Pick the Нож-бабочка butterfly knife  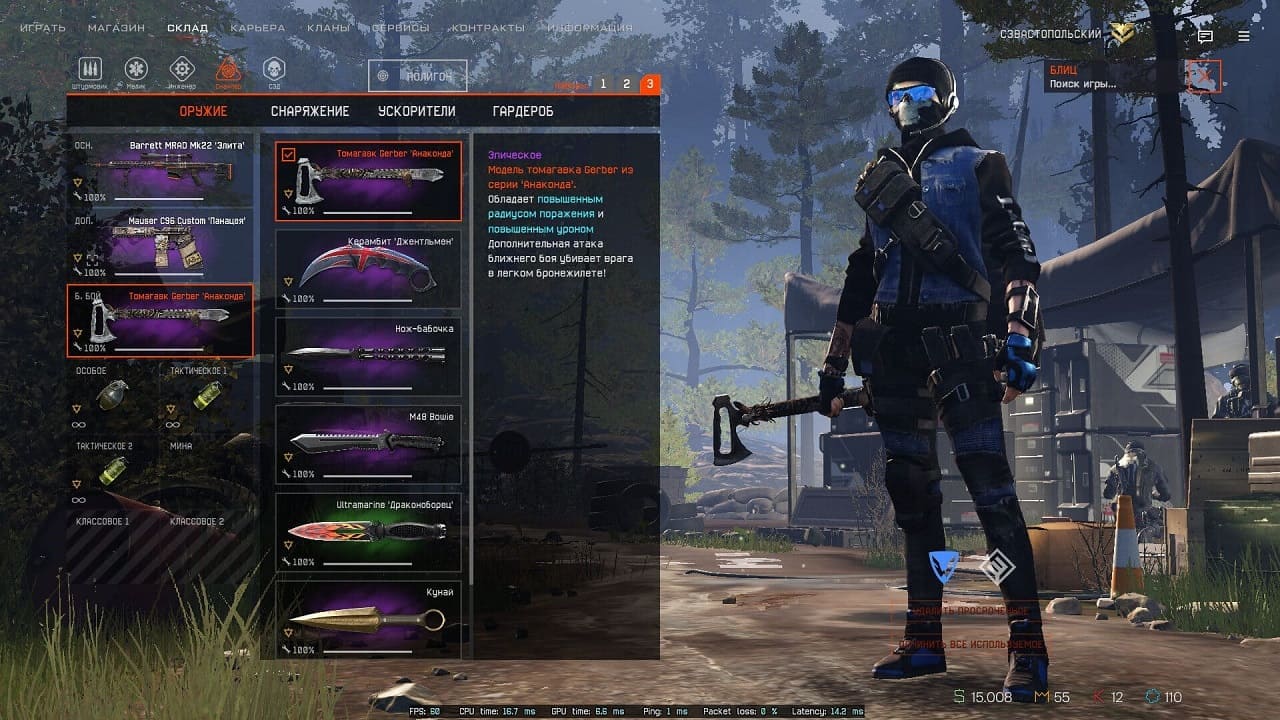(x=368, y=357)
